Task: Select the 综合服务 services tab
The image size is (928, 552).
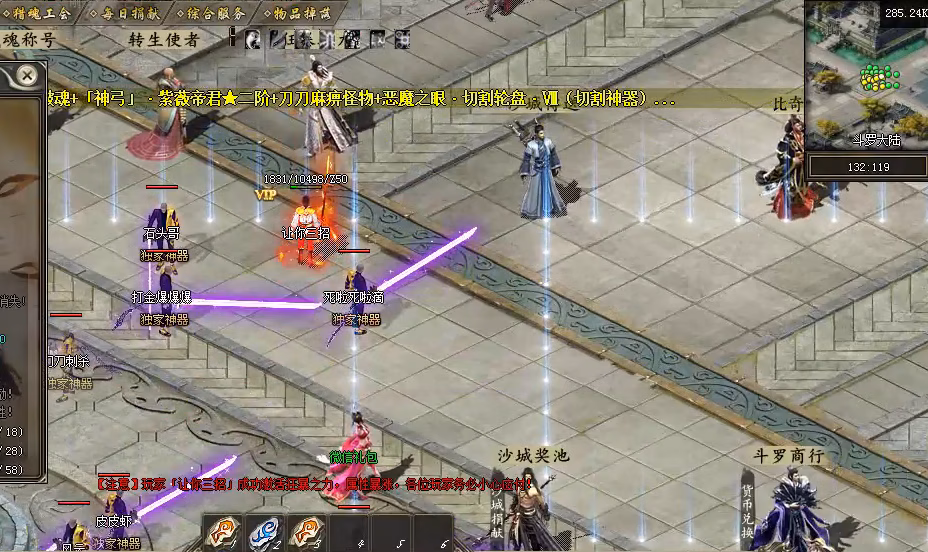Action: point(212,12)
